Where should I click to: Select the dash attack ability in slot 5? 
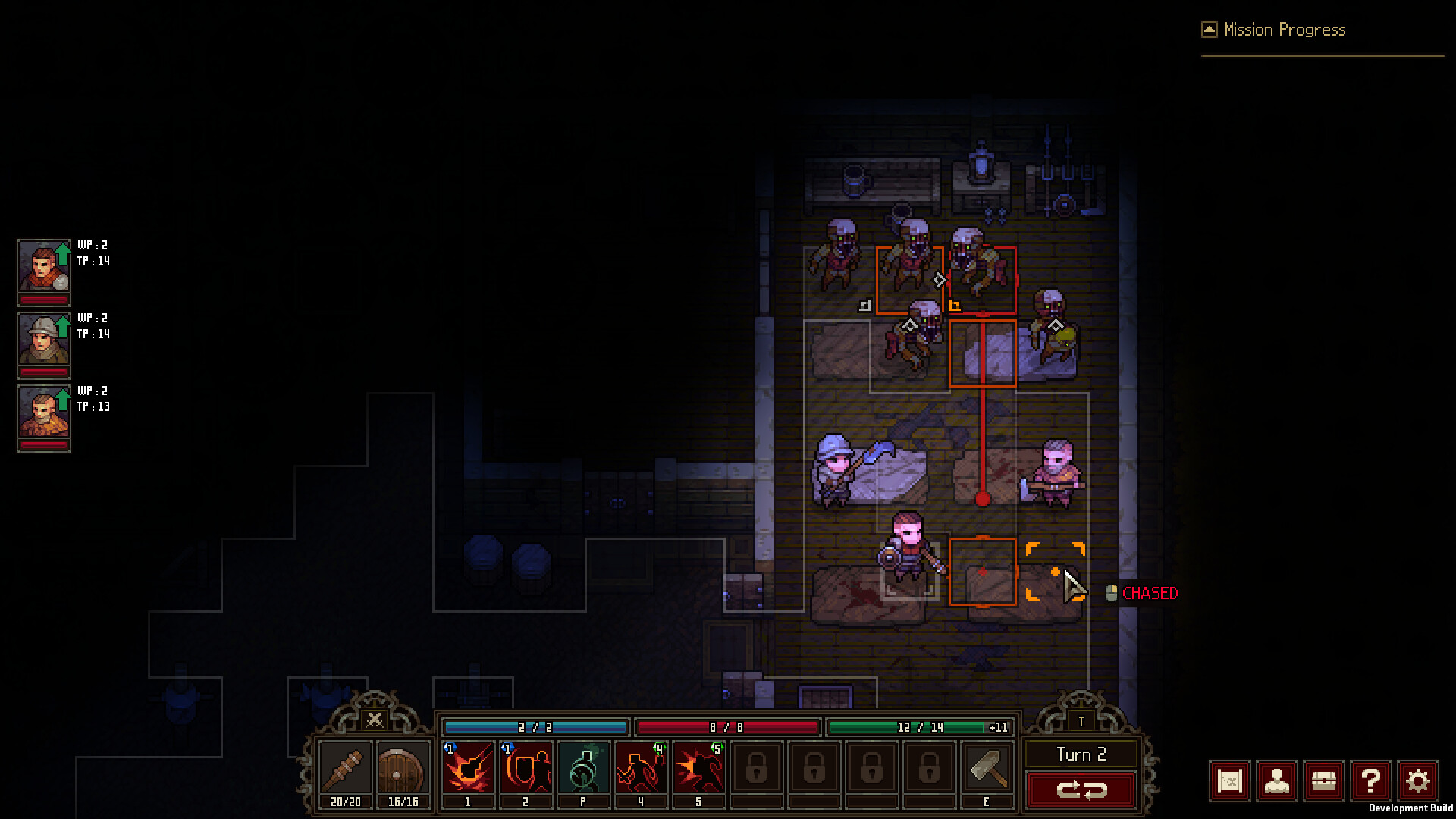[x=698, y=767]
